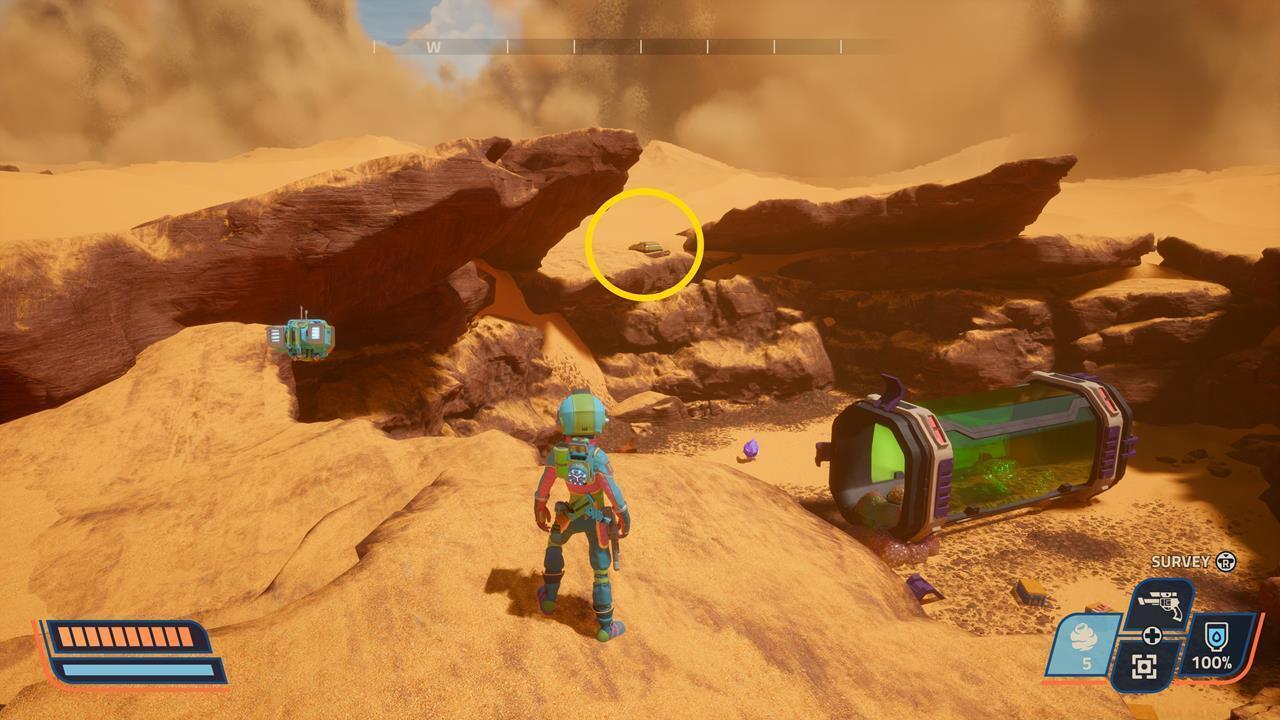Click the player character's helmet
The image size is (1280, 720).
point(581,415)
